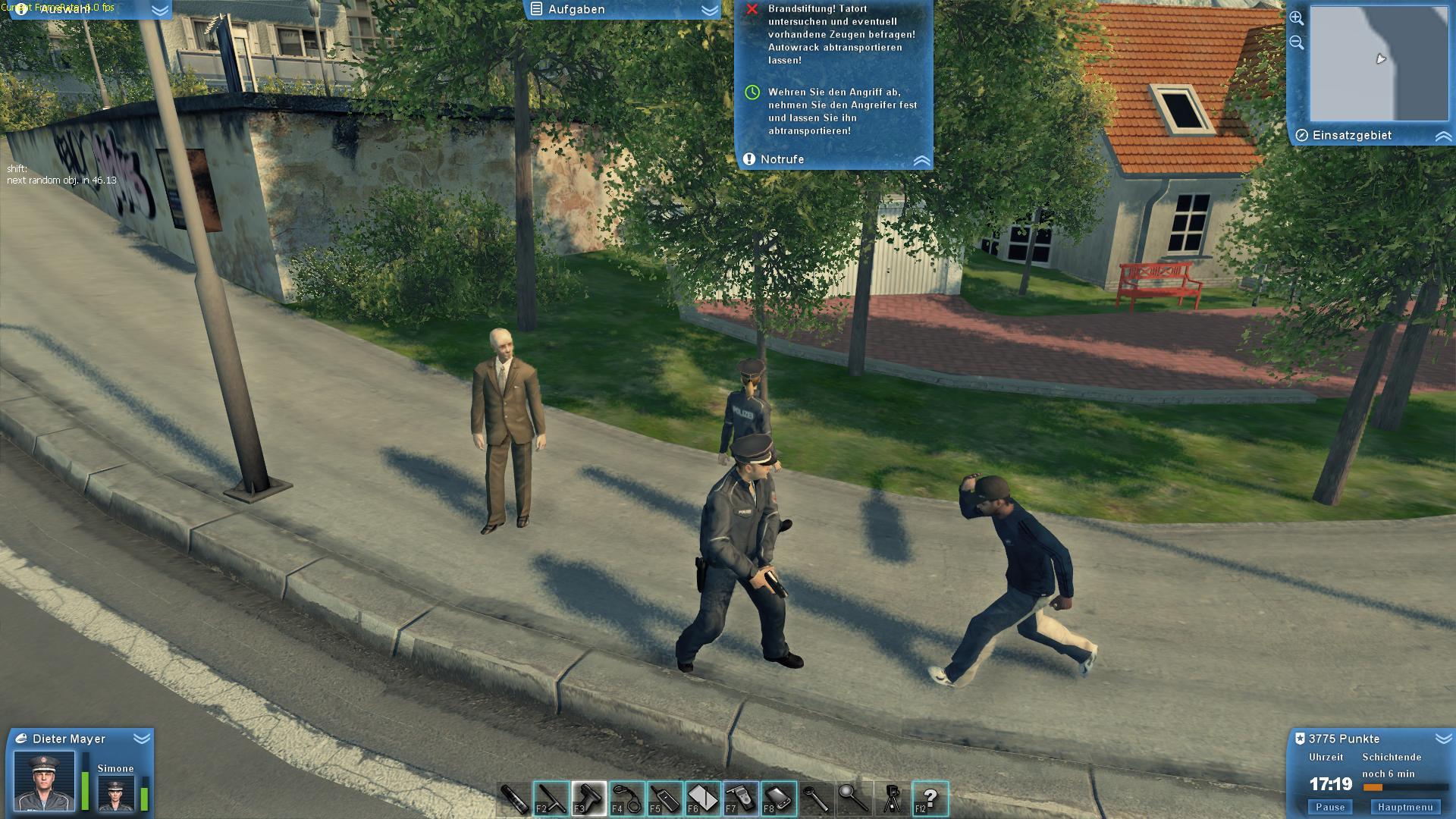
Task: Select the notepad in slot F6
Action: coord(703,798)
